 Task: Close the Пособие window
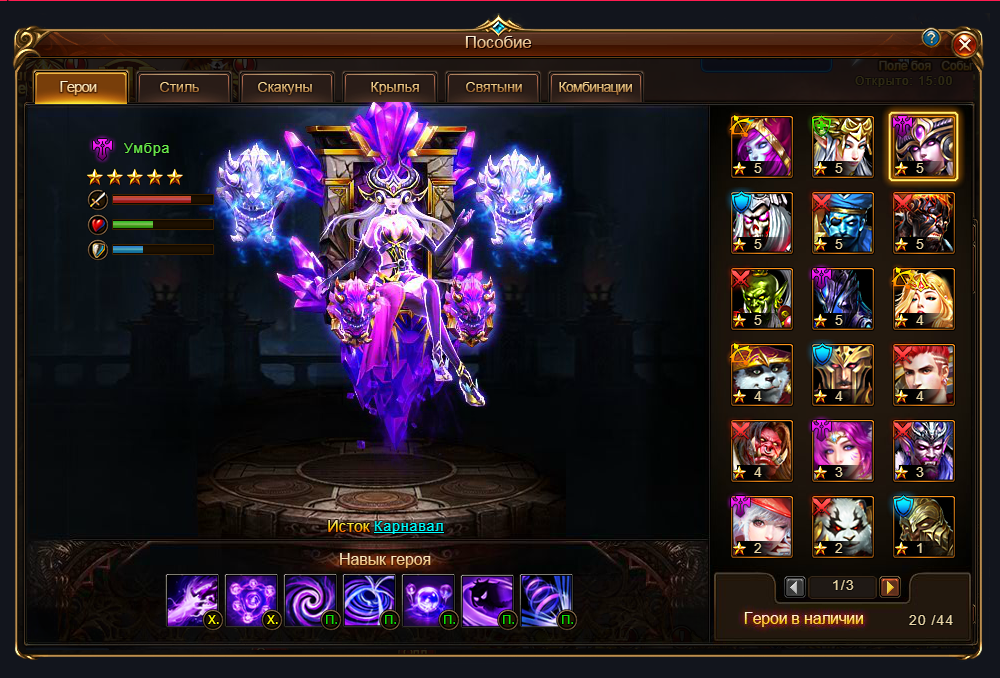click(x=964, y=44)
